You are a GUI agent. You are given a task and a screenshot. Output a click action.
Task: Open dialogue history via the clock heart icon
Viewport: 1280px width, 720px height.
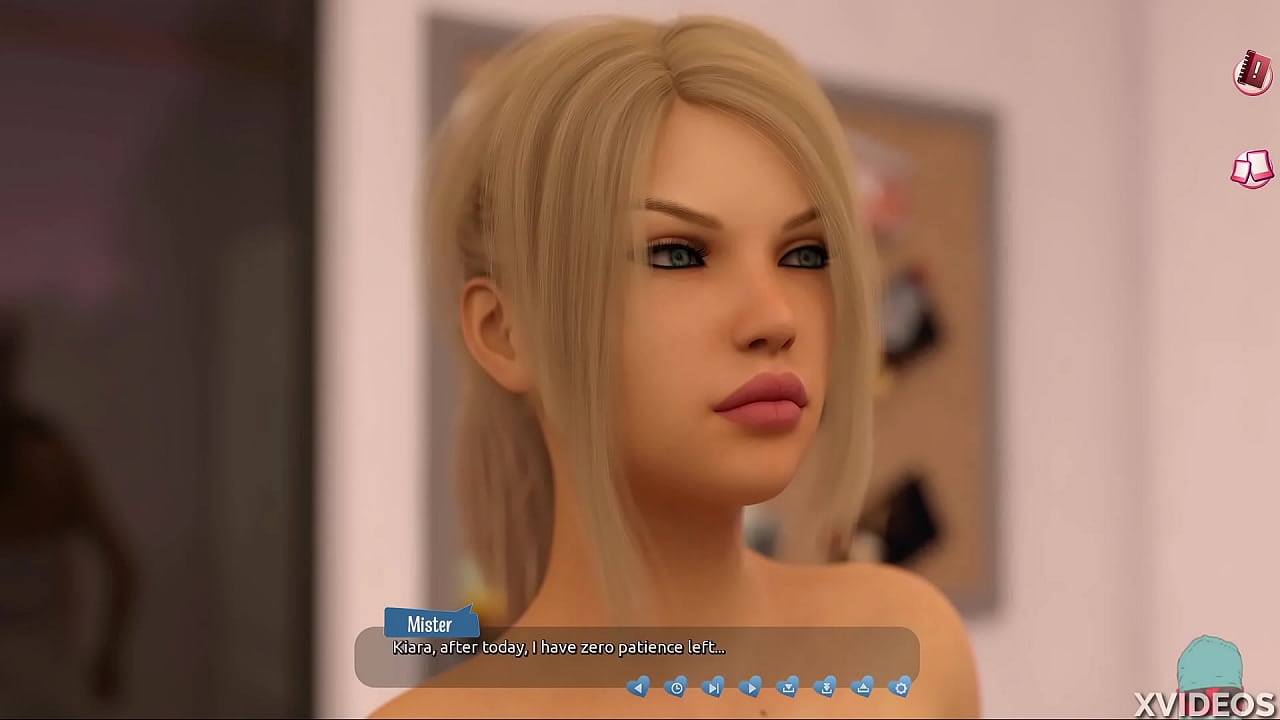click(x=677, y=688)
